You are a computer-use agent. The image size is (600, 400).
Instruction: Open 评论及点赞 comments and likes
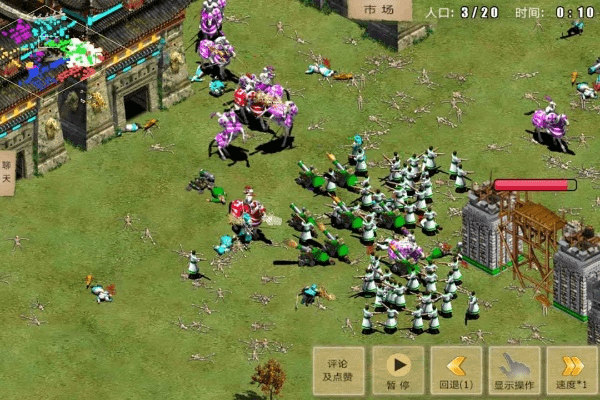[x=337, y=370]
